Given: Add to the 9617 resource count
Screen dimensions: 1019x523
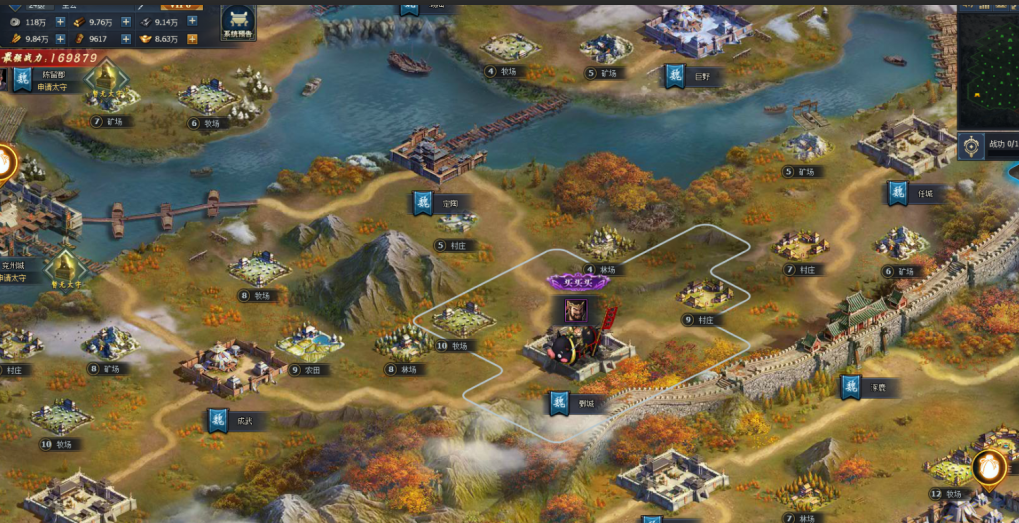Looking at the screenshot, I should point(126,38).
